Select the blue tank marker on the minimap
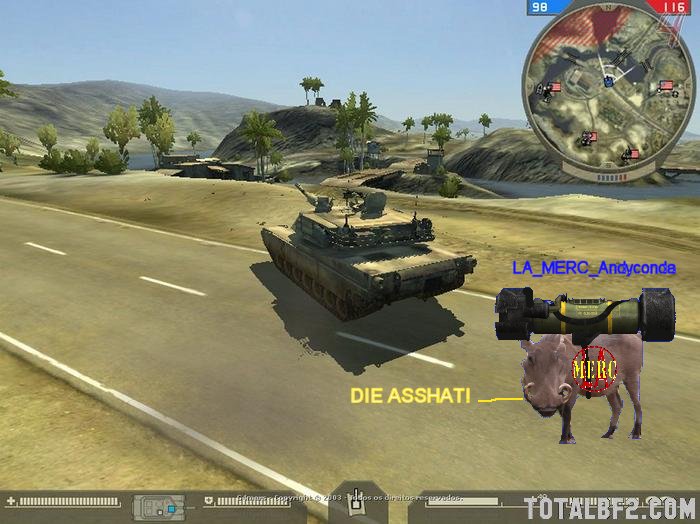This screenshot has width=700, height=524. pos(609,83)
